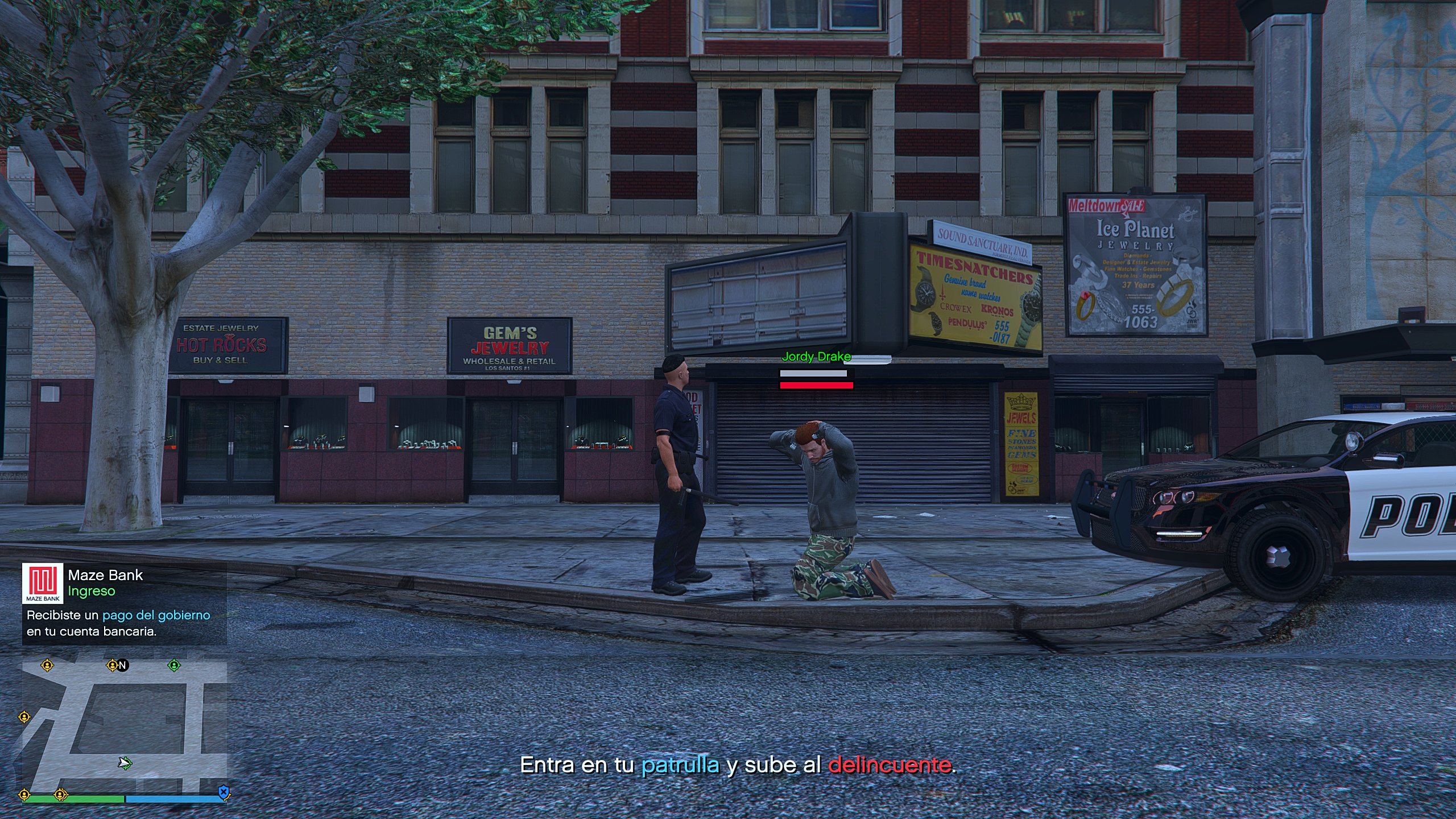Screen dimensions: 1456x819
Task: Click the black north compass marker
Action: coord(122,665)
